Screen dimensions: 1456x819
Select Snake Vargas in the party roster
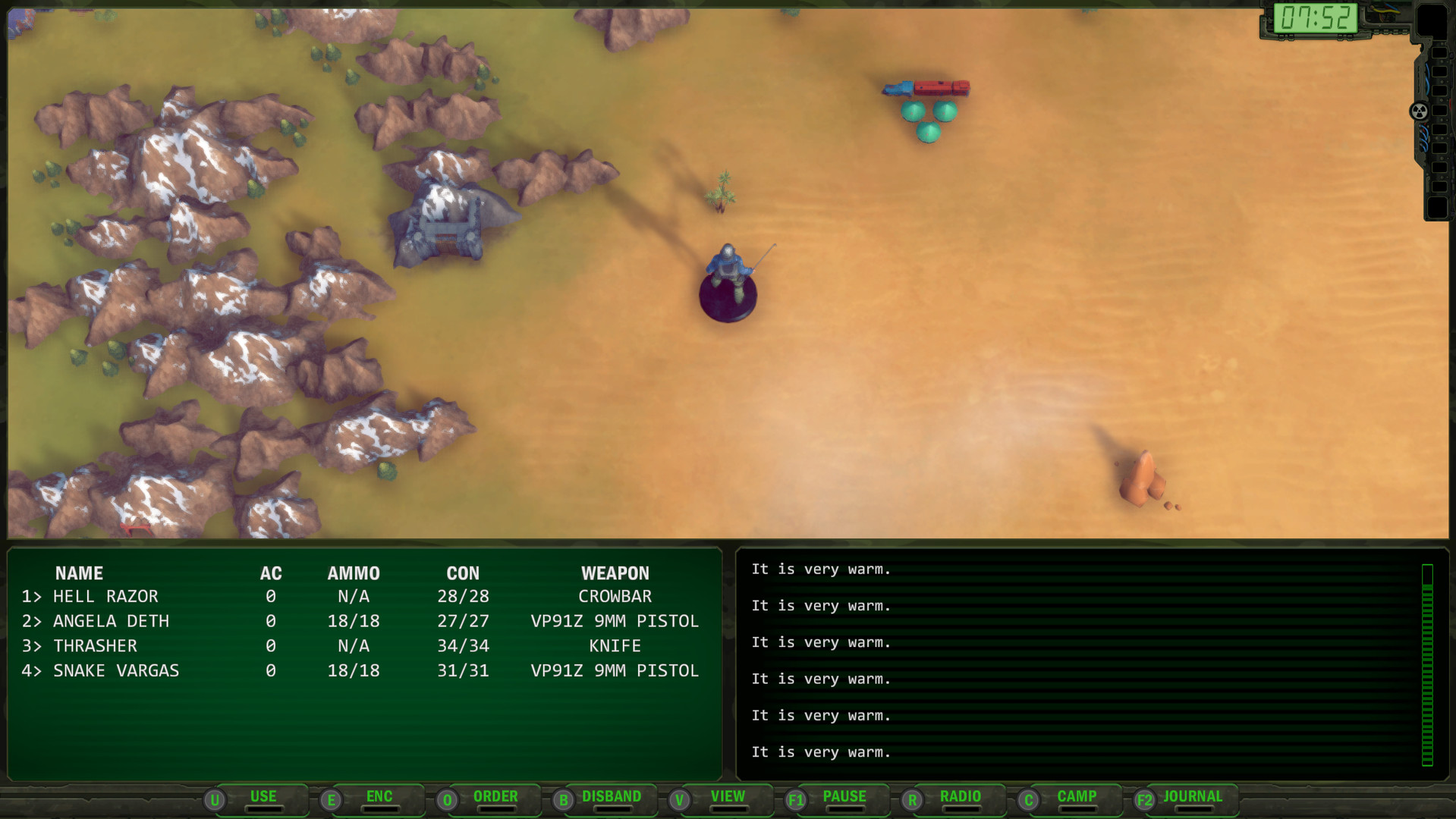116,670
